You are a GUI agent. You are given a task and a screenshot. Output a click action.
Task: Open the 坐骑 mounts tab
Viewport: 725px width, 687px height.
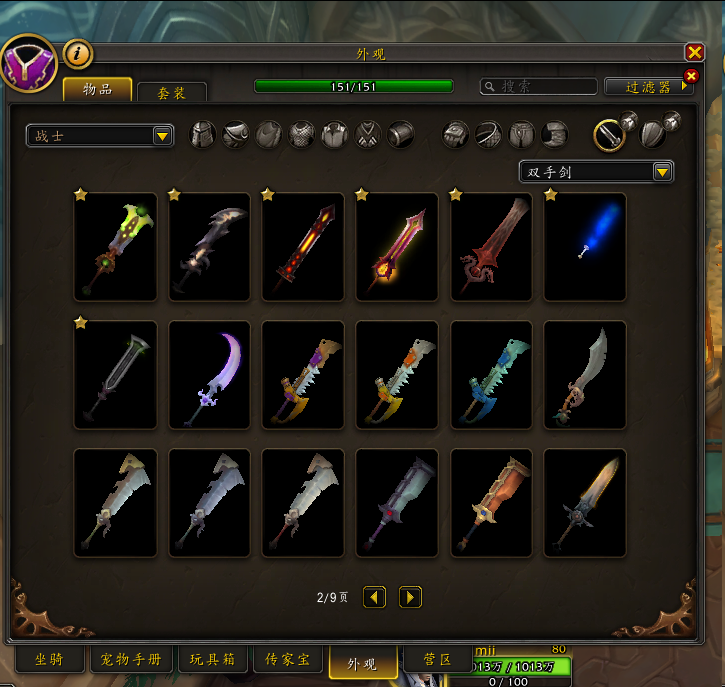pyautogui.click(x=49, y=660)
